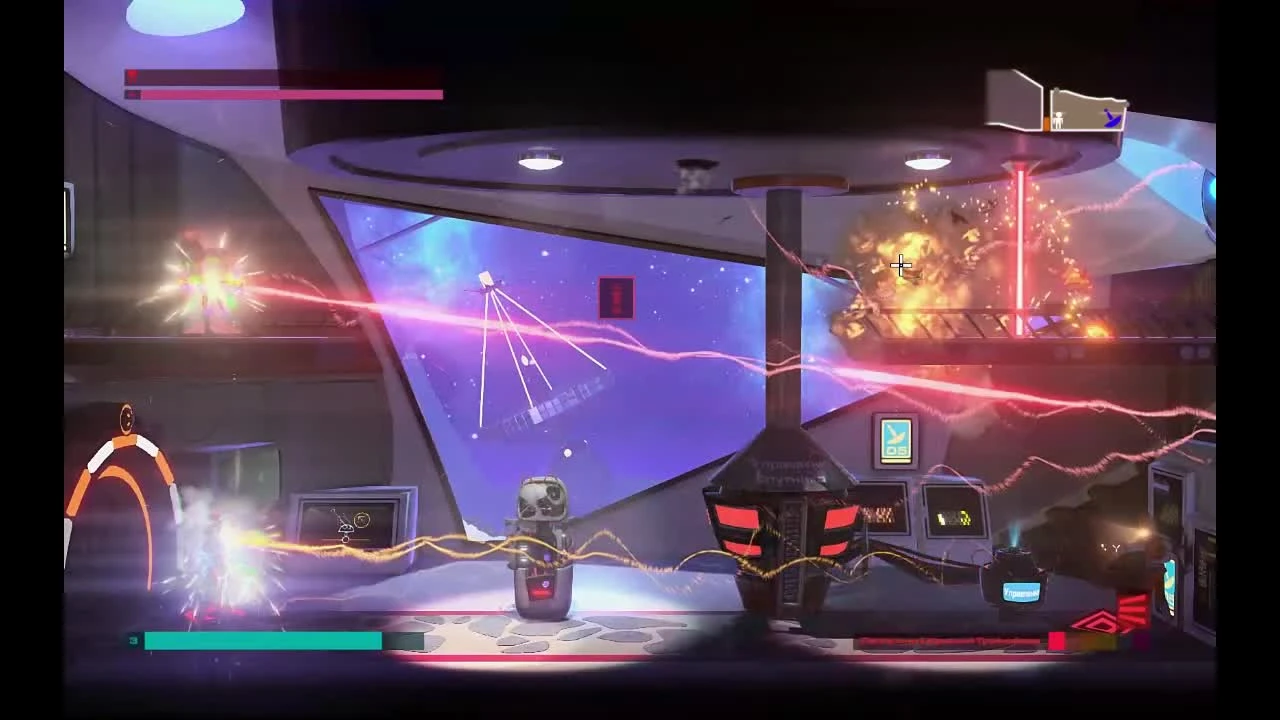Click the teal progress bar at the bottom
The image size is (1280, 720).
coord(263,638)
